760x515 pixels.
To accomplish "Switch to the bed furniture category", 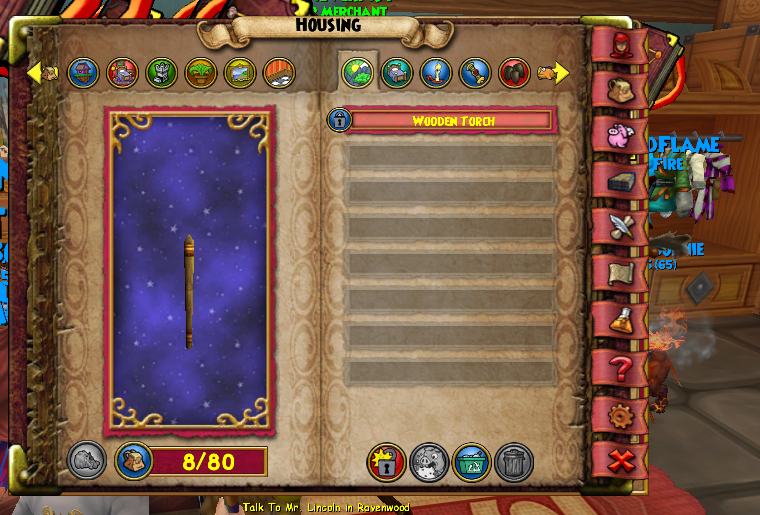I will click(x=396, y=72).
